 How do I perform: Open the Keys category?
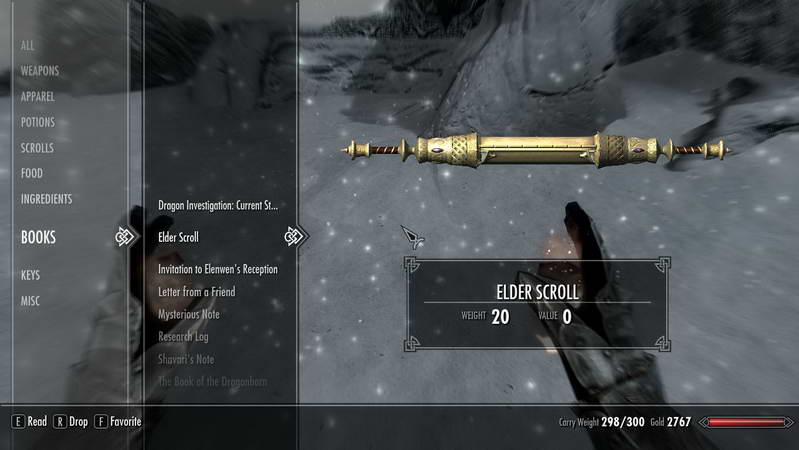click(x=31, y=275)
